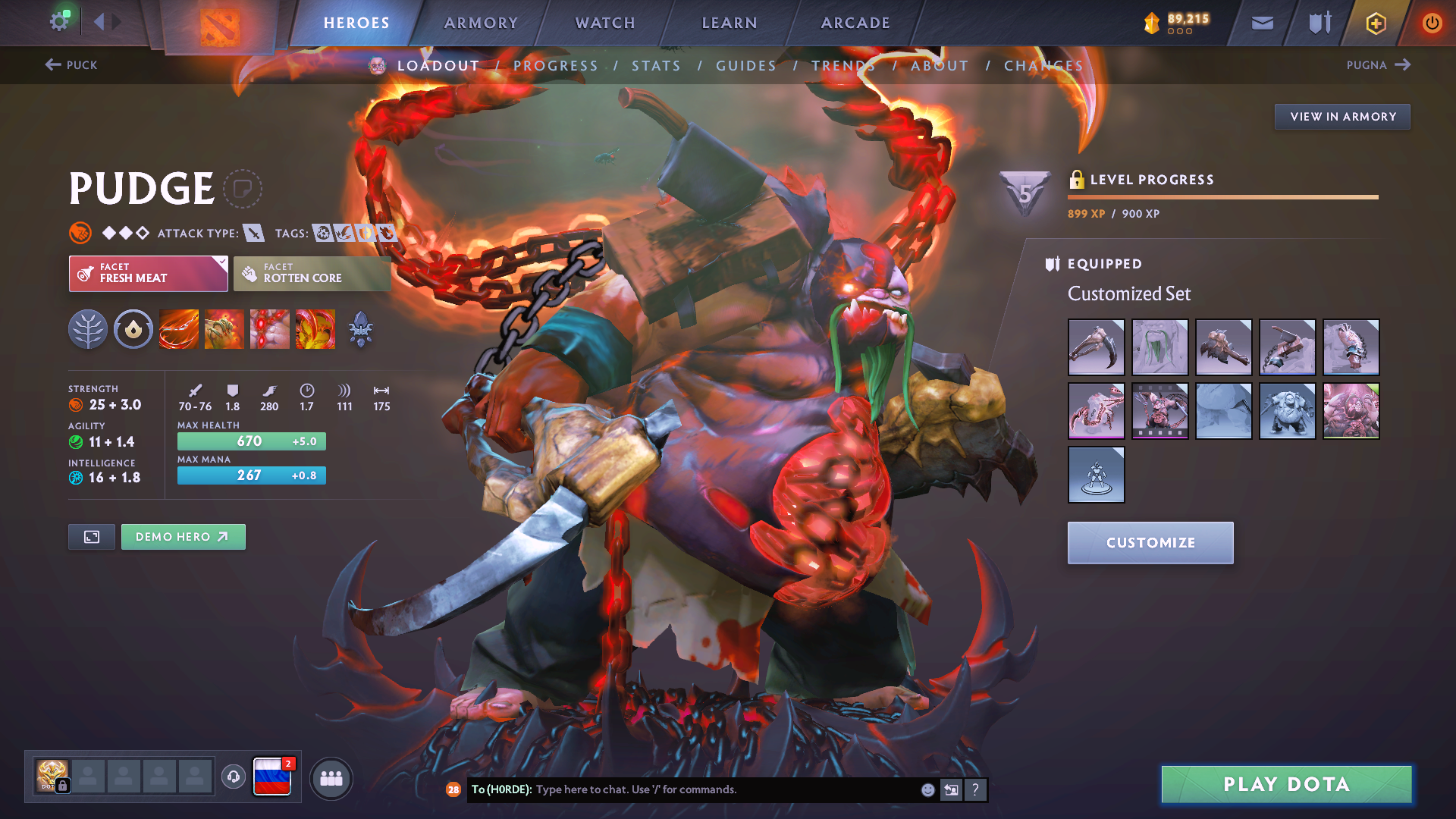
Task: Open the settings gear icon
Action: 59,21
